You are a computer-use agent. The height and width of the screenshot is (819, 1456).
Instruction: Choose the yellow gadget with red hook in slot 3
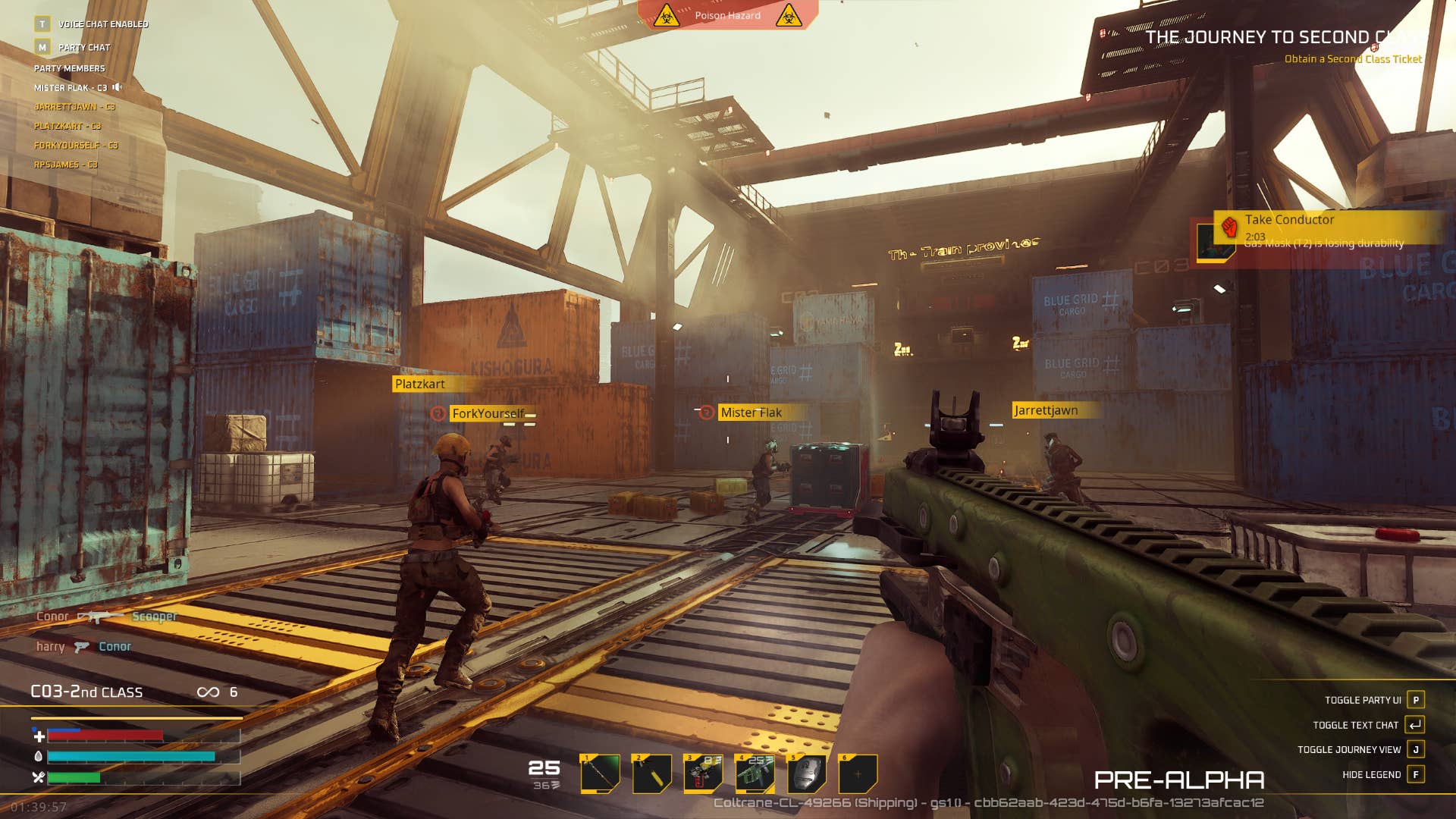(x=703, y=773)
